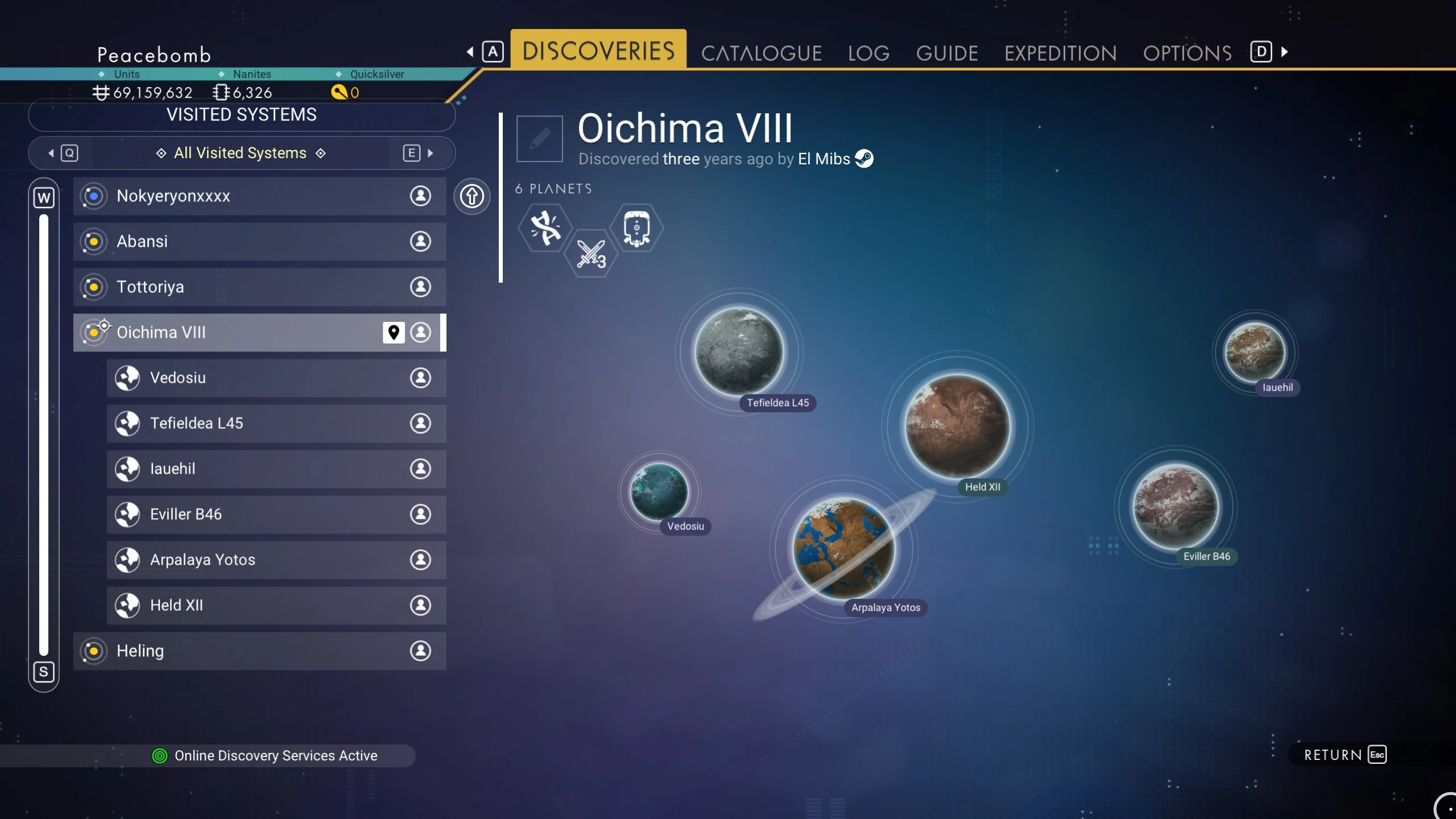This screenshot has width=1456, height=819.
Task: Select the Guide tab
Action: coord(947,53)
